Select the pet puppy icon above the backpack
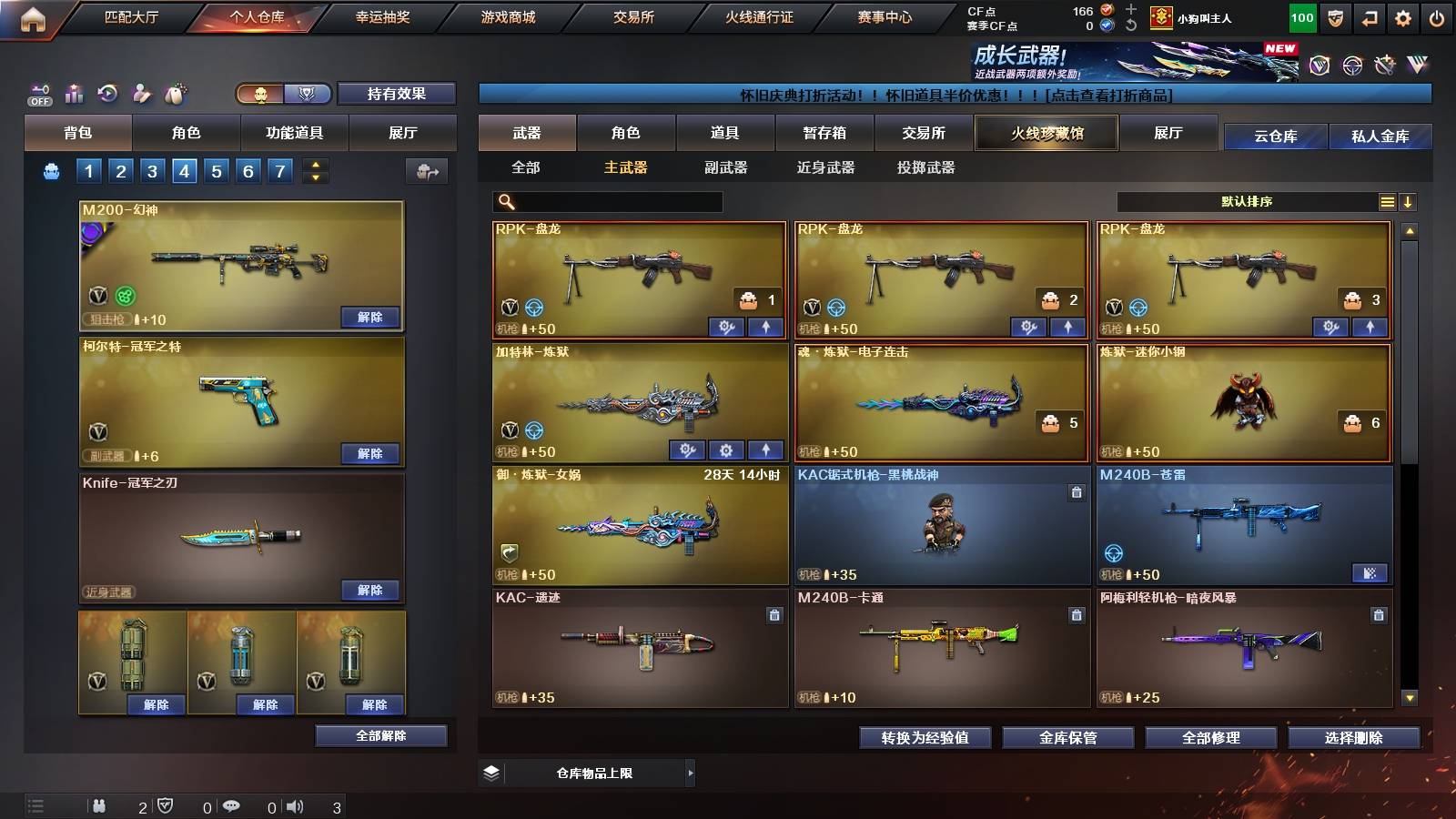This screenshot has height=819, width=1456. click(173, 92)
